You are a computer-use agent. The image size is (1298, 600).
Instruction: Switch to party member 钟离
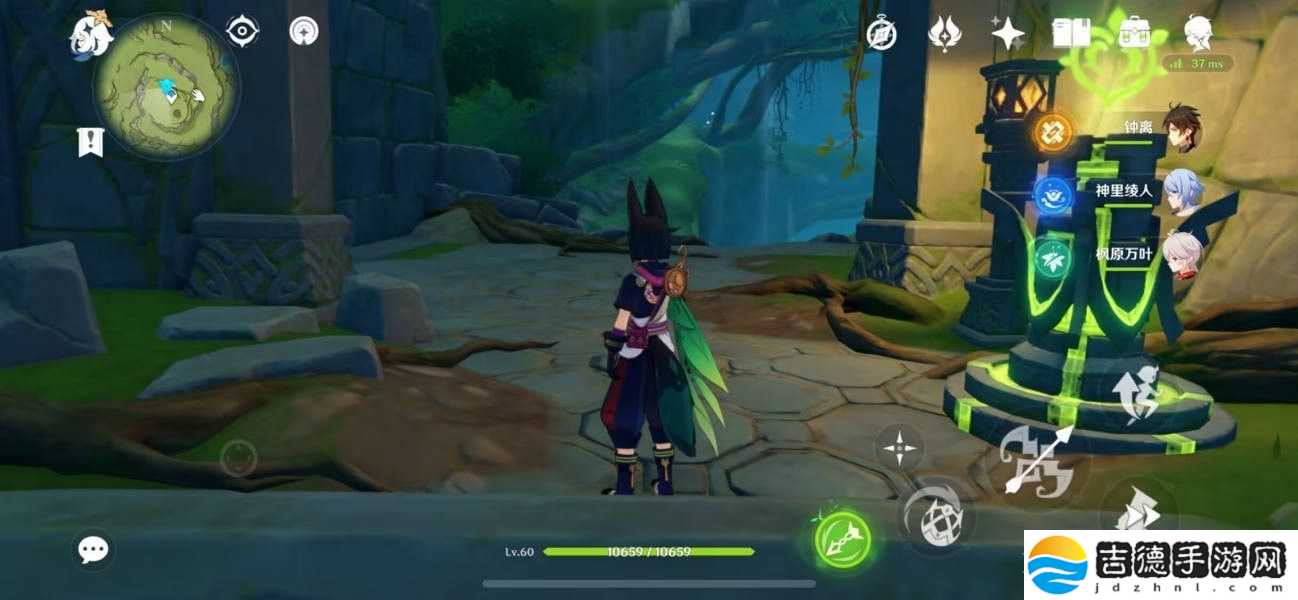[x=1182, y=128]
